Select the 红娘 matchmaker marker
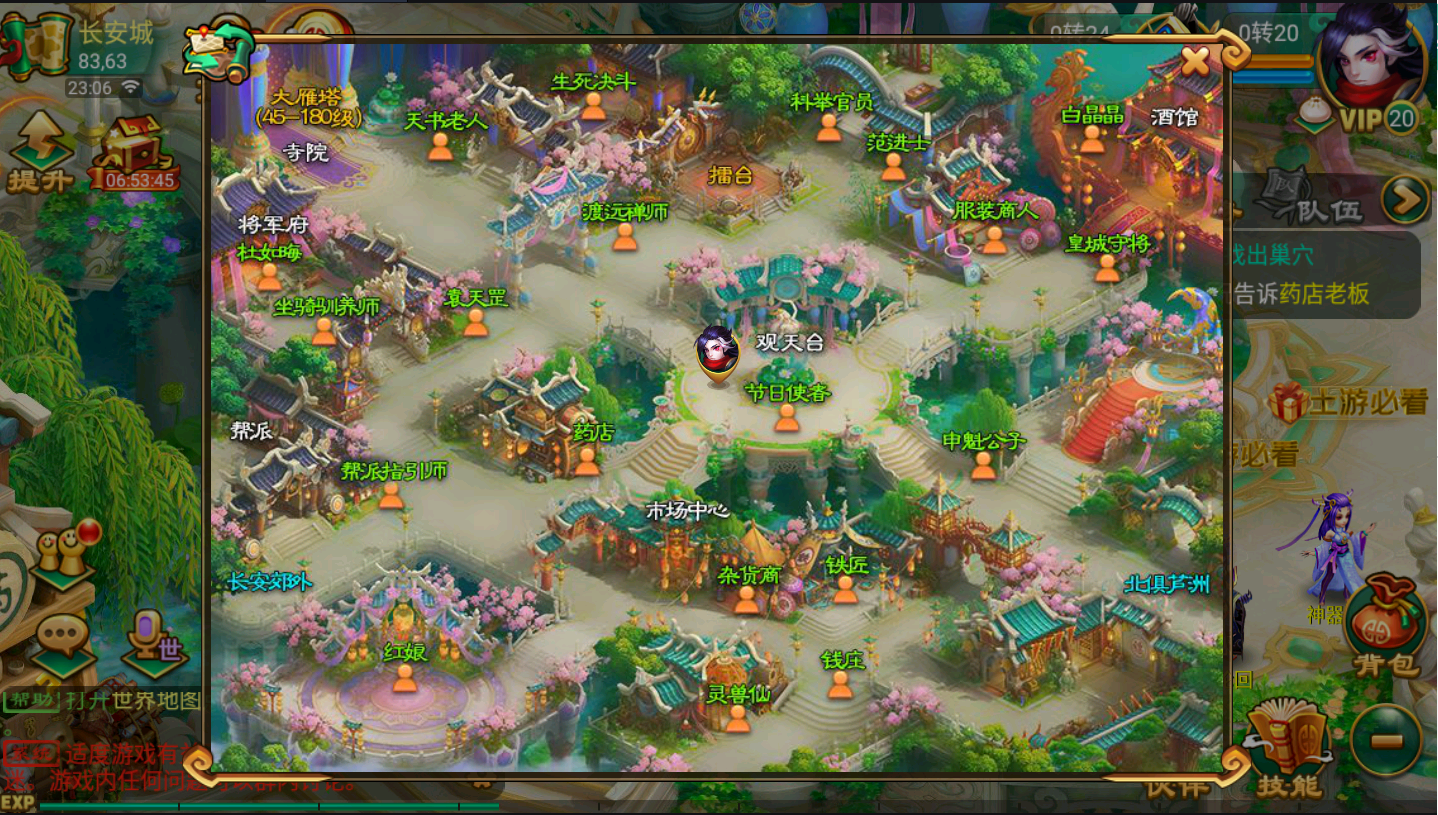The height and width of the screenshot is (815, 1438). (405, 677)
